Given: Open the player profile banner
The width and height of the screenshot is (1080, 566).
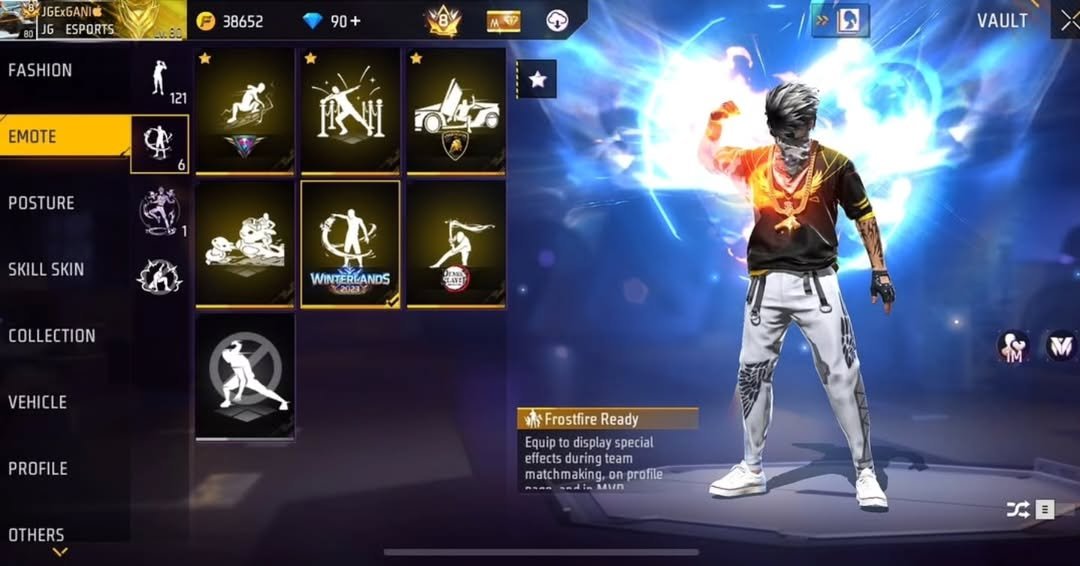Looking at the screenshot, I should tap(93, 20).
